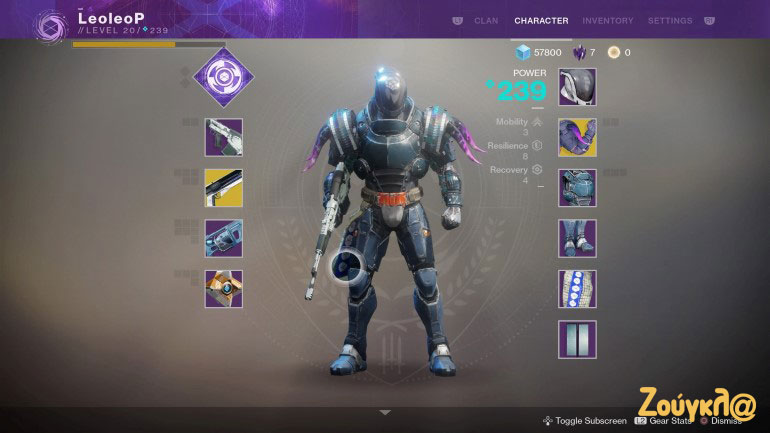Choose the chest armor slot
Image resolution: width=770 pixels, height=433 pixels.
tap(577, 188)
